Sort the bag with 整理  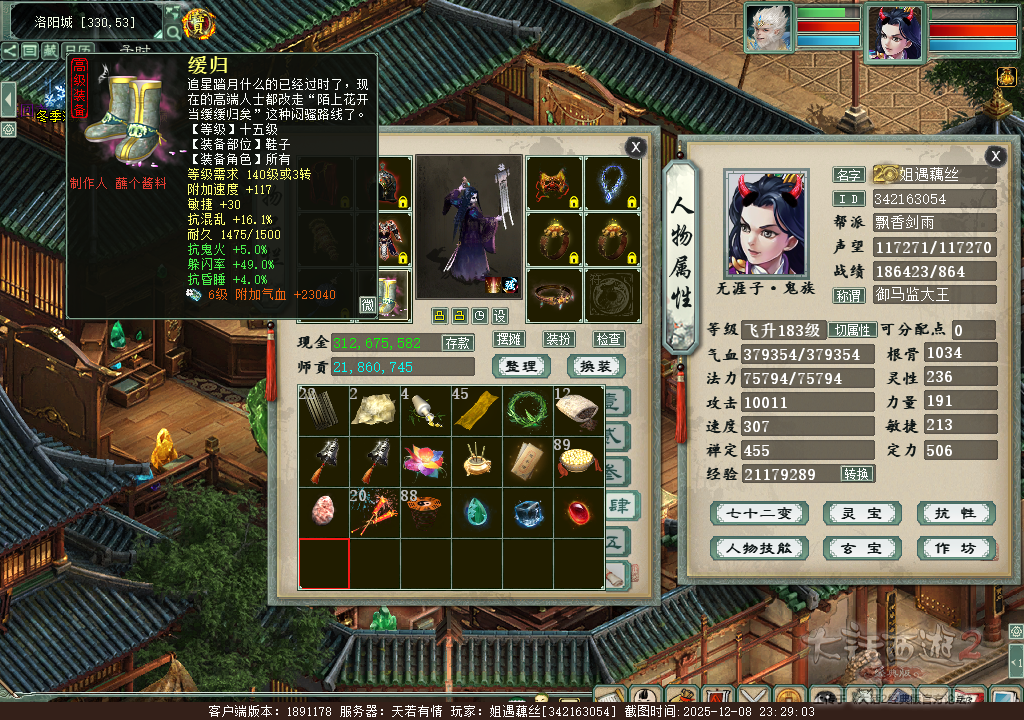click(x=521, y=367)
